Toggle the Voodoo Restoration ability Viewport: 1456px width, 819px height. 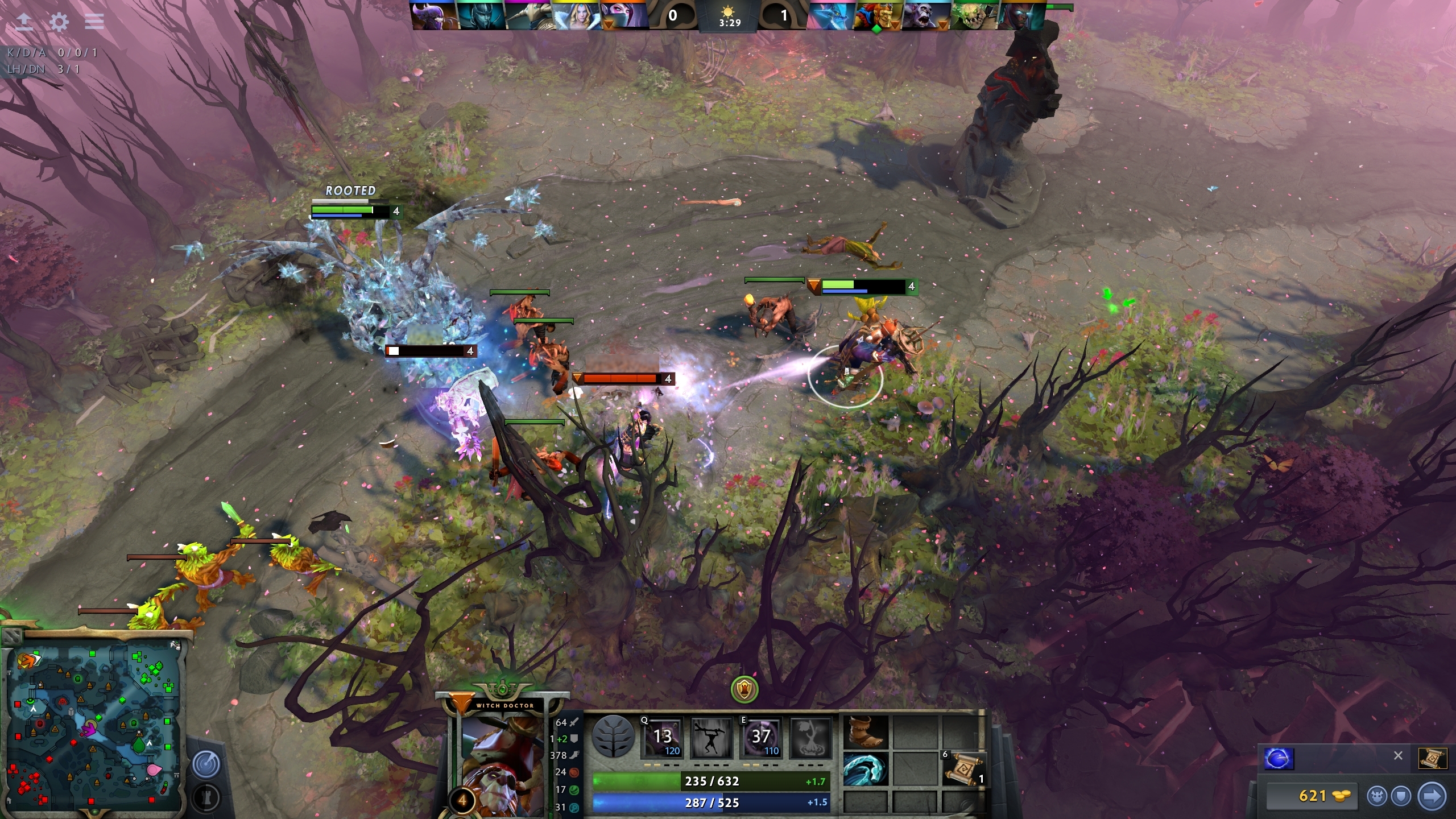(x=711, y=737)
